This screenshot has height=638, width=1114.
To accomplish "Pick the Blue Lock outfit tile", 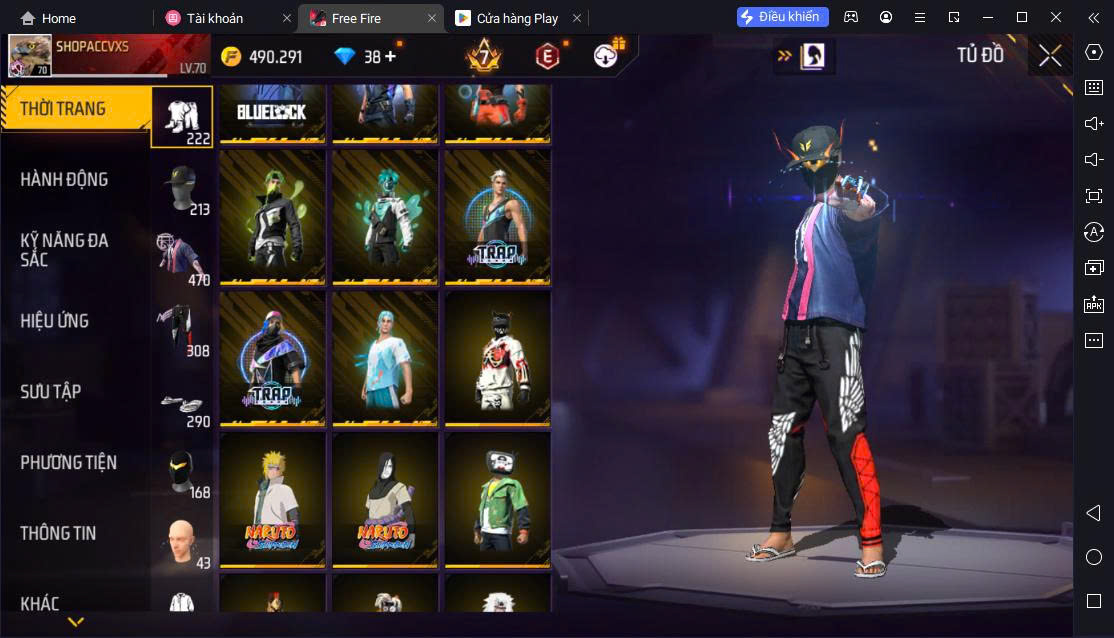I will click(272, 111).
